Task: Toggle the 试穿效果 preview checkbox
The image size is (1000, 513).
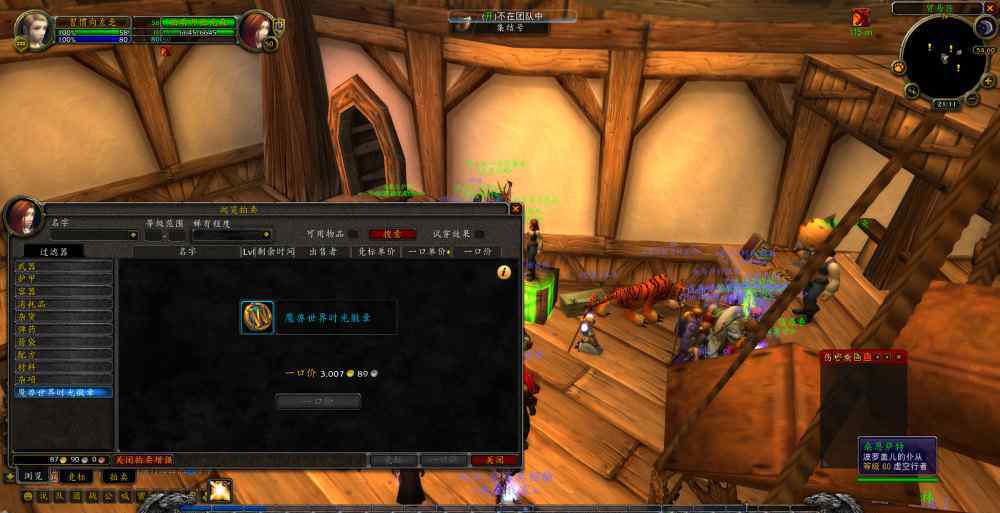Action: [x=479, y=234]
